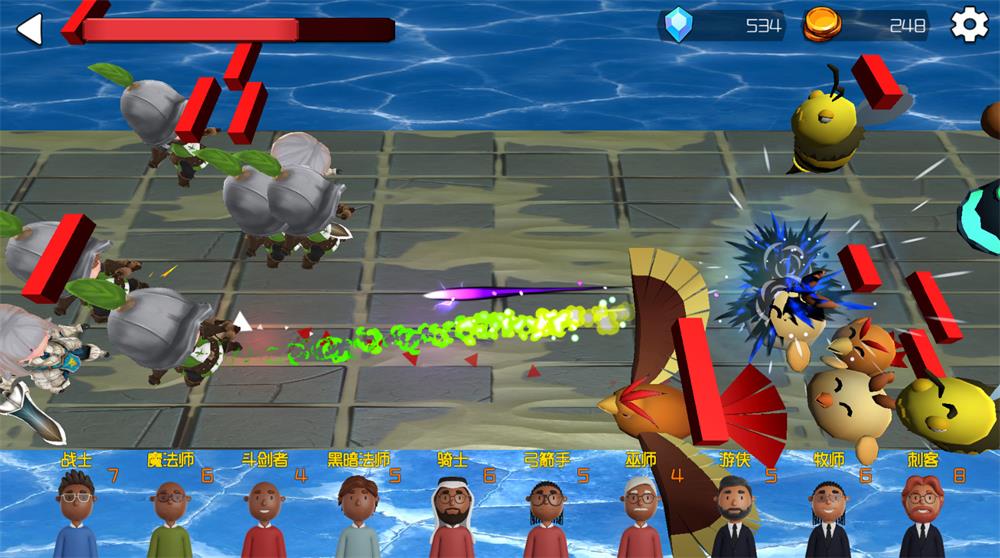This screenshot has width=1000, height=558.
Task: Pick the 牧师 priest unit
Action: (x=828, y=510)
